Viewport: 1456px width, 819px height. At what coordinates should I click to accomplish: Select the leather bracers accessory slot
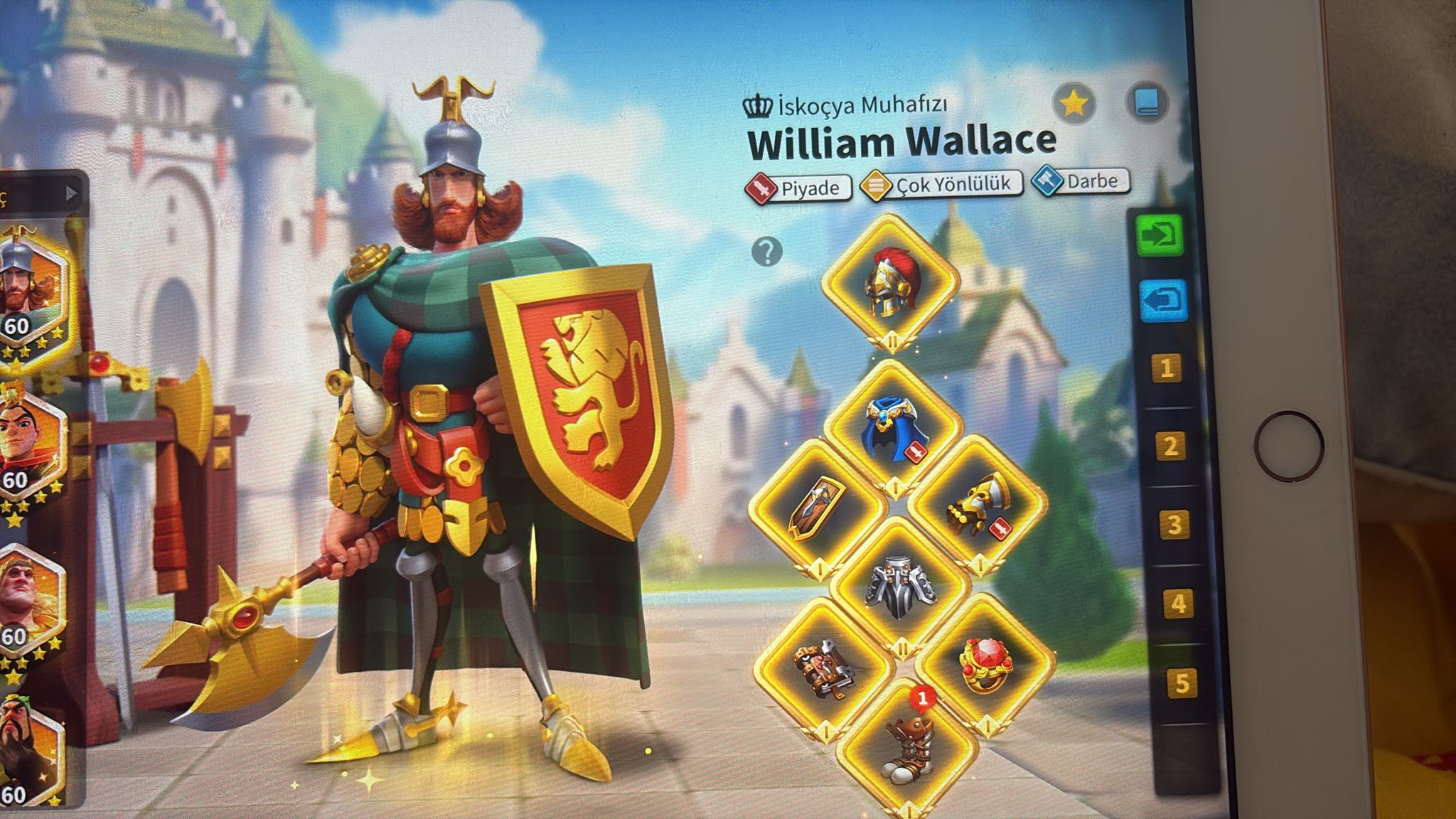pos(823,667)
